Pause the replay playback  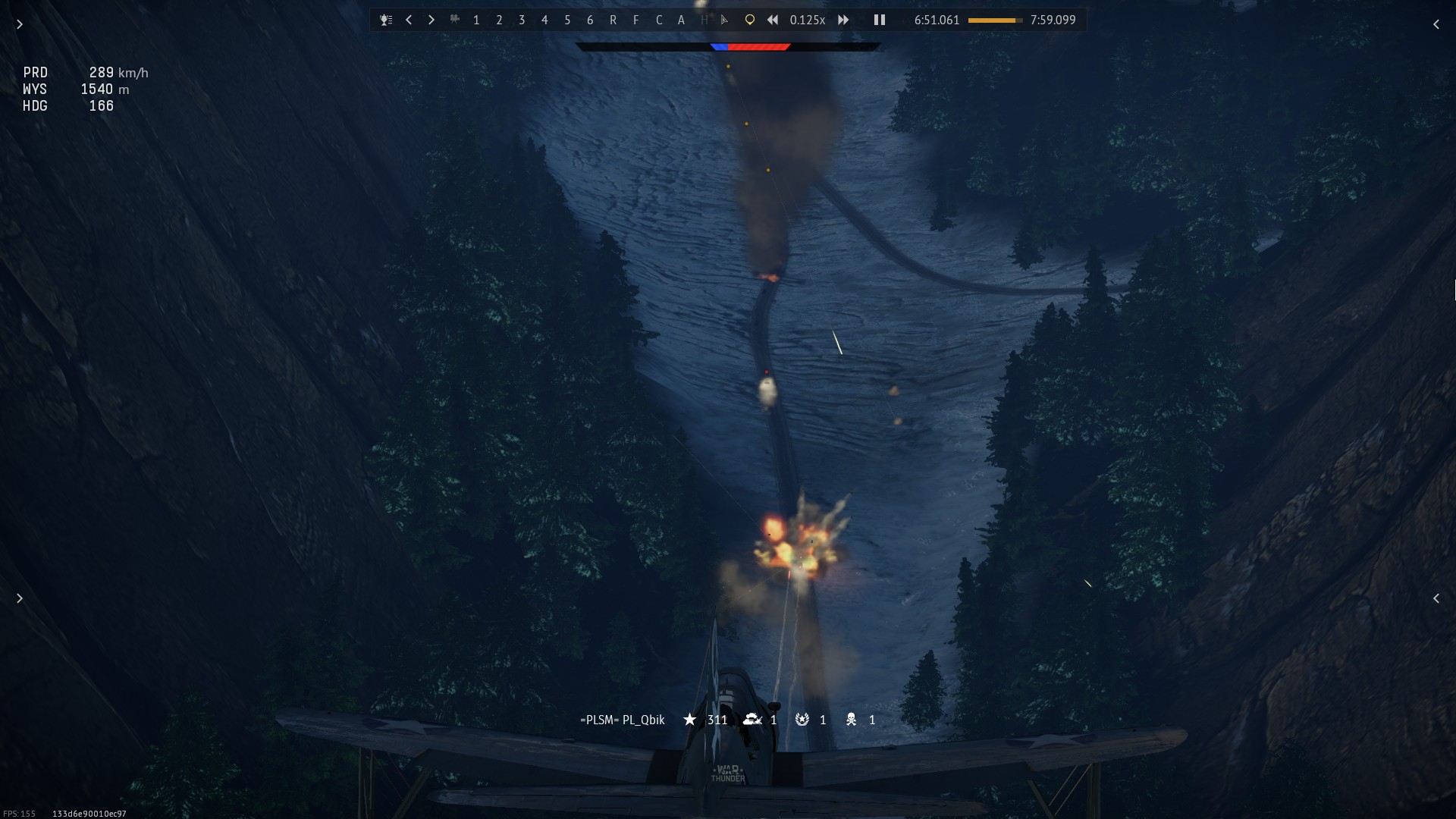tap(880, 20)
